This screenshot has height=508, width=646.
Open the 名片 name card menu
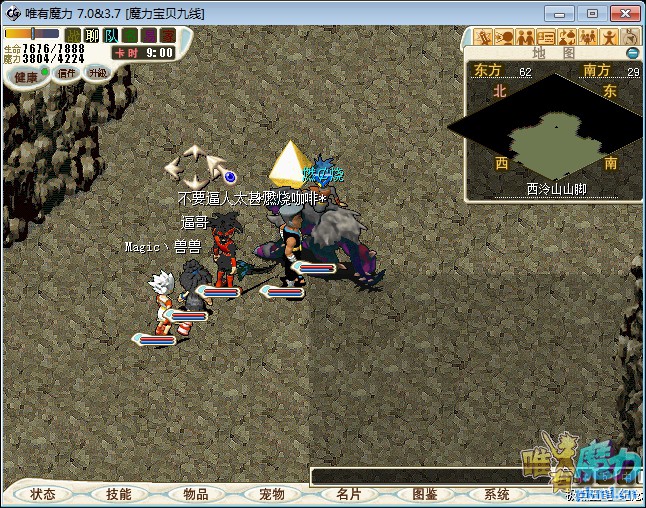click(x=348, y=494)
